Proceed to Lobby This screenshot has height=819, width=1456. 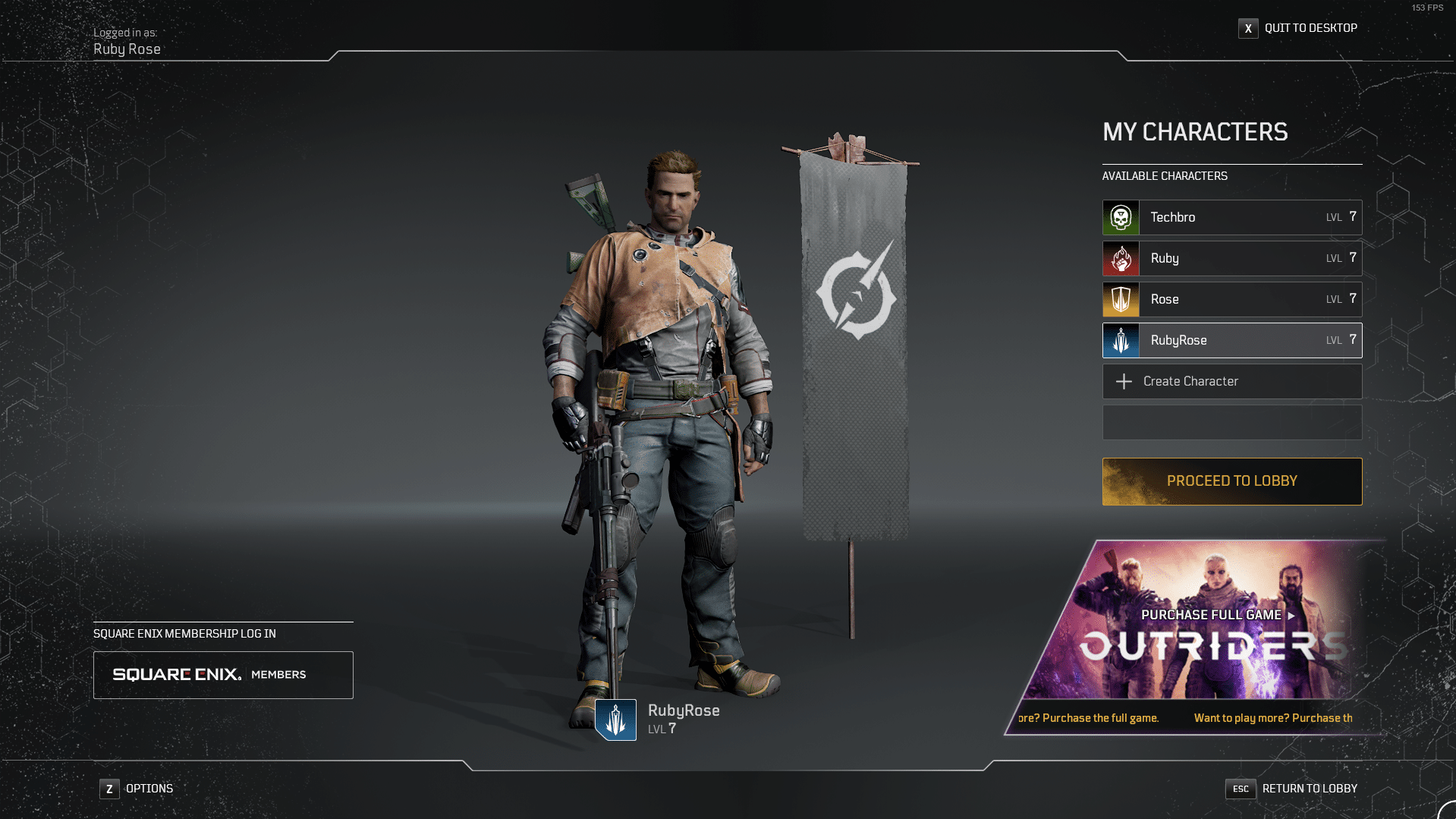(1231, 481)
